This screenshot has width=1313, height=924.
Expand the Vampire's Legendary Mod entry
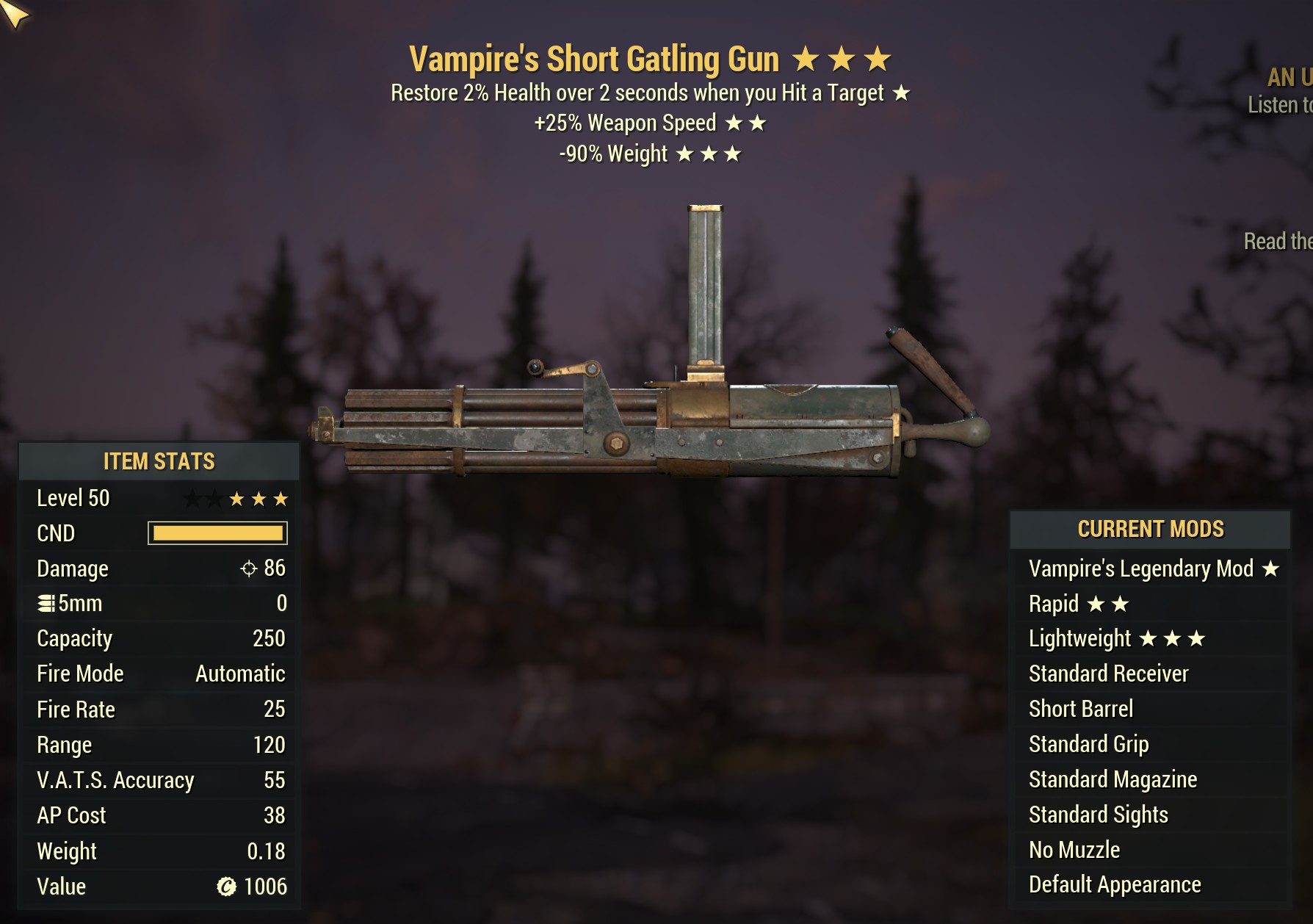coord(1140,568)
